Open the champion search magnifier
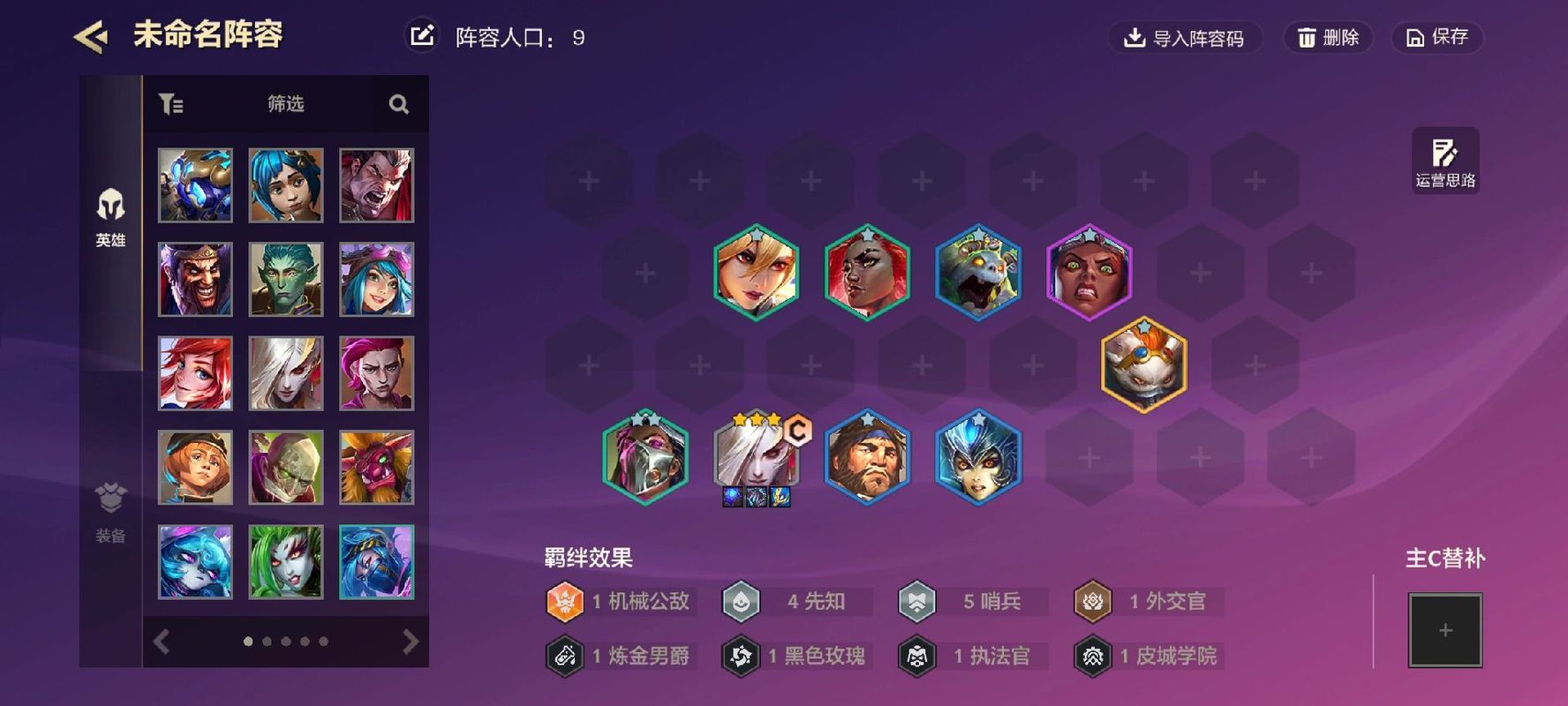The image size is (1568, 706). click(x=399, y=104)
